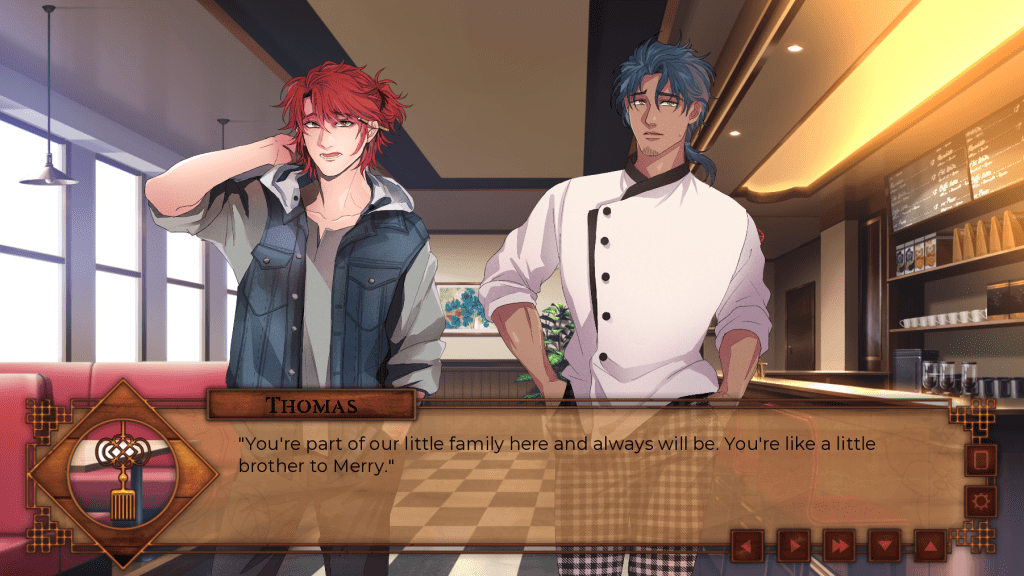Click the downward triangle button
This screenshot has height=576, width=1024.
[885, 545]
